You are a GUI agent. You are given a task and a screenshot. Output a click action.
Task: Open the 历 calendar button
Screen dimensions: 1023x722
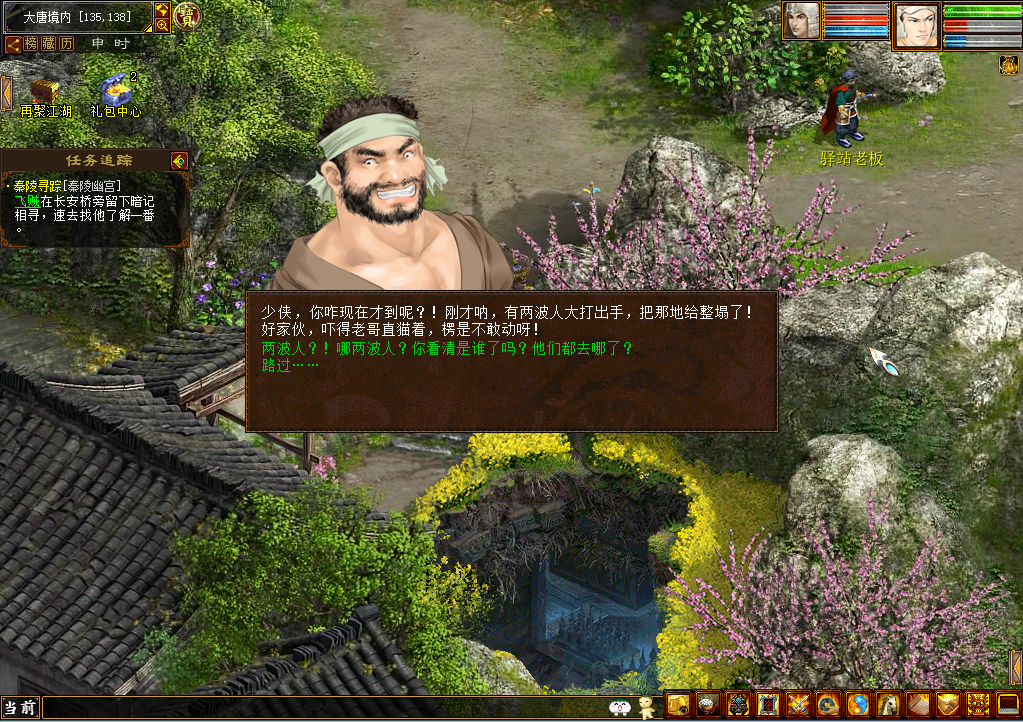[x=67, y=44]
